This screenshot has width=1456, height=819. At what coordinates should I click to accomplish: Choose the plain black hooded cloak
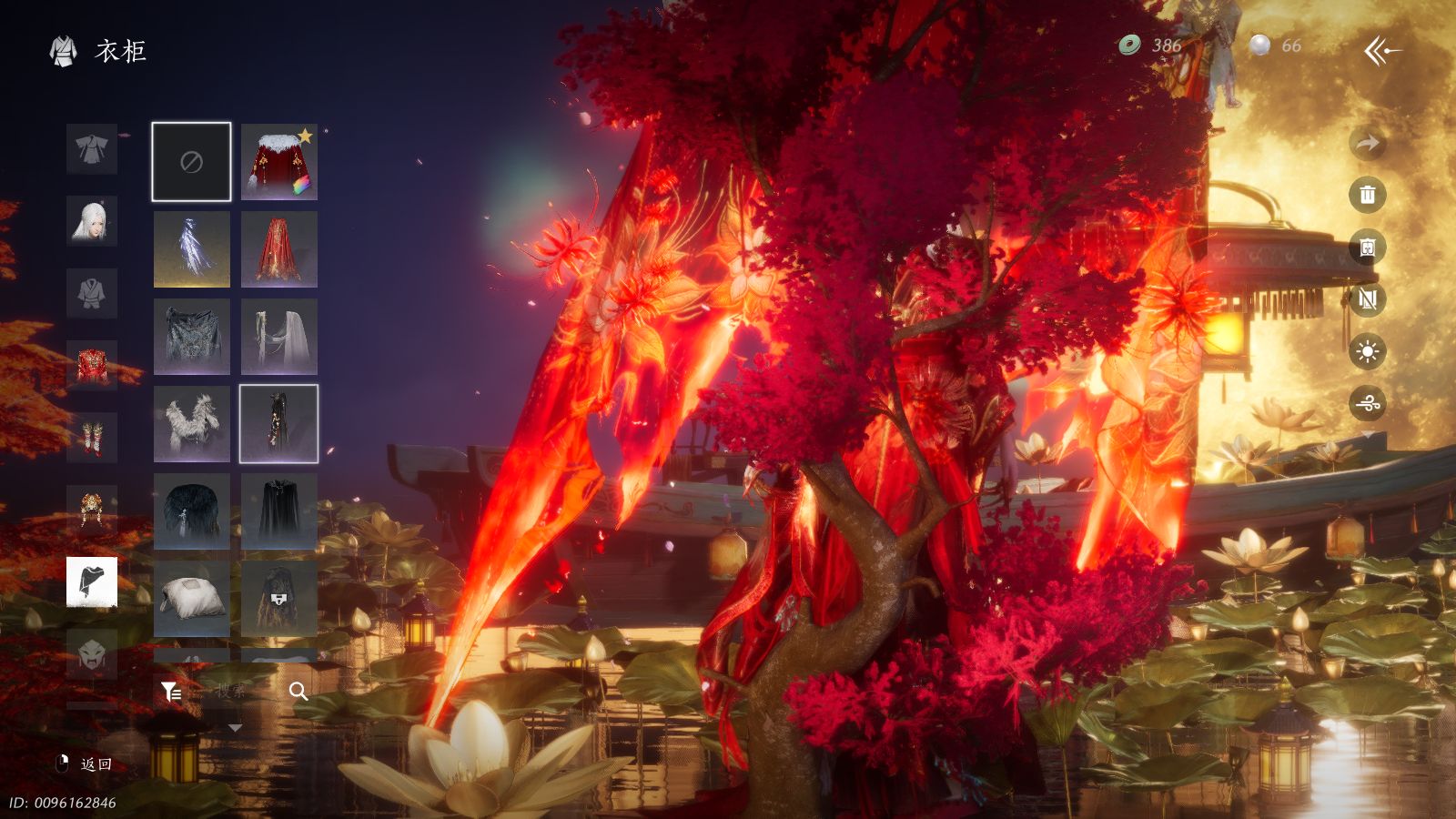[279, 511]
